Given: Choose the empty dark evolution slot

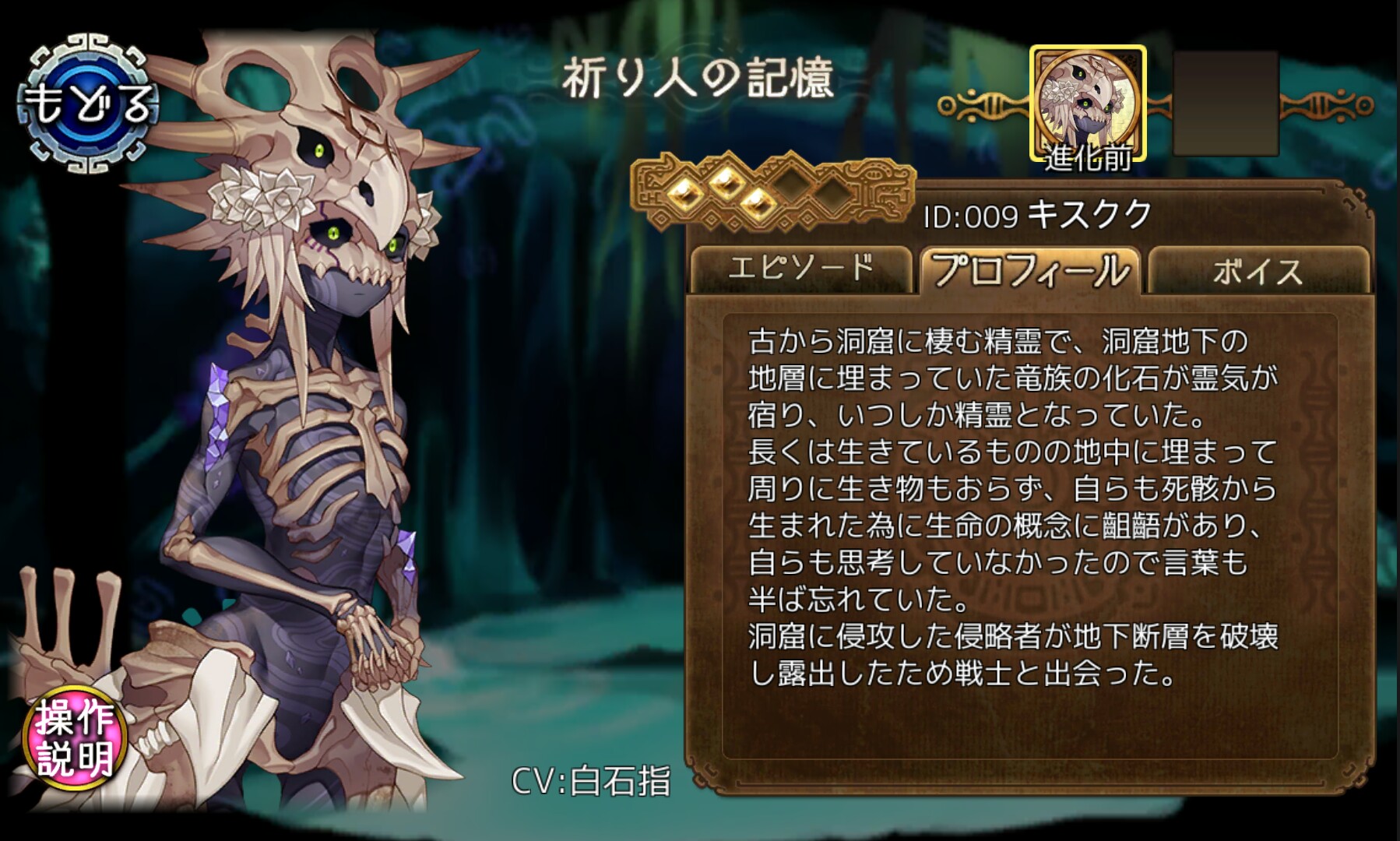Looking at the screenshot, I should (x=1226, y=104).
